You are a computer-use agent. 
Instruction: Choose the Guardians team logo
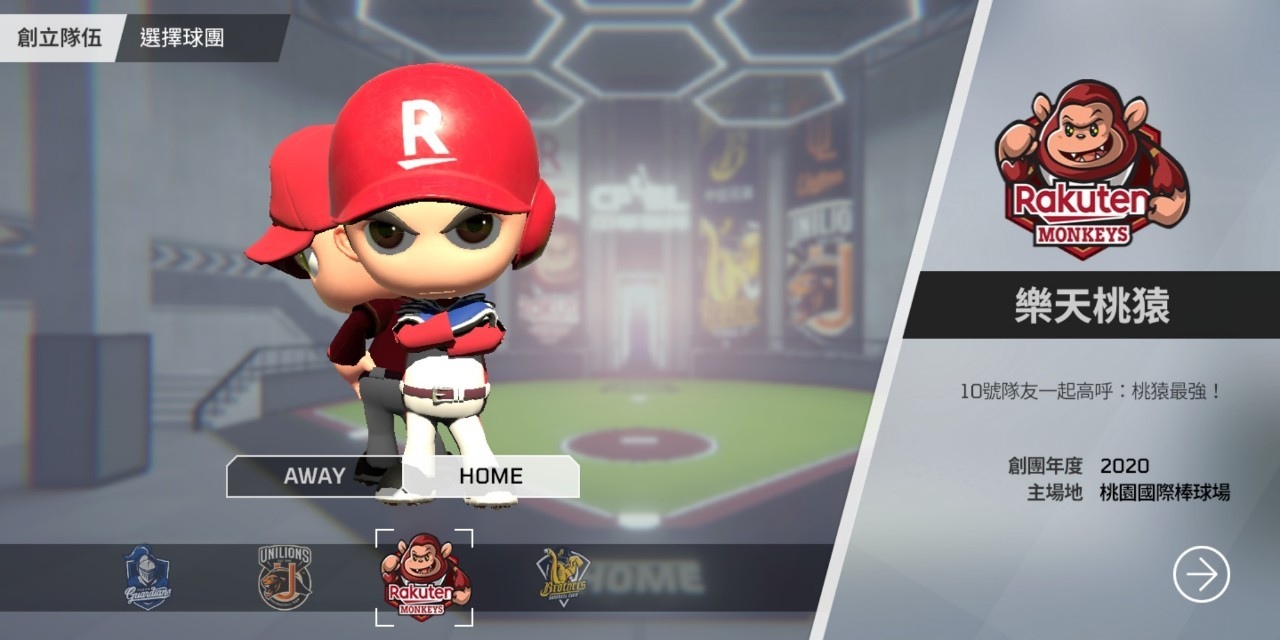(147, 578)
